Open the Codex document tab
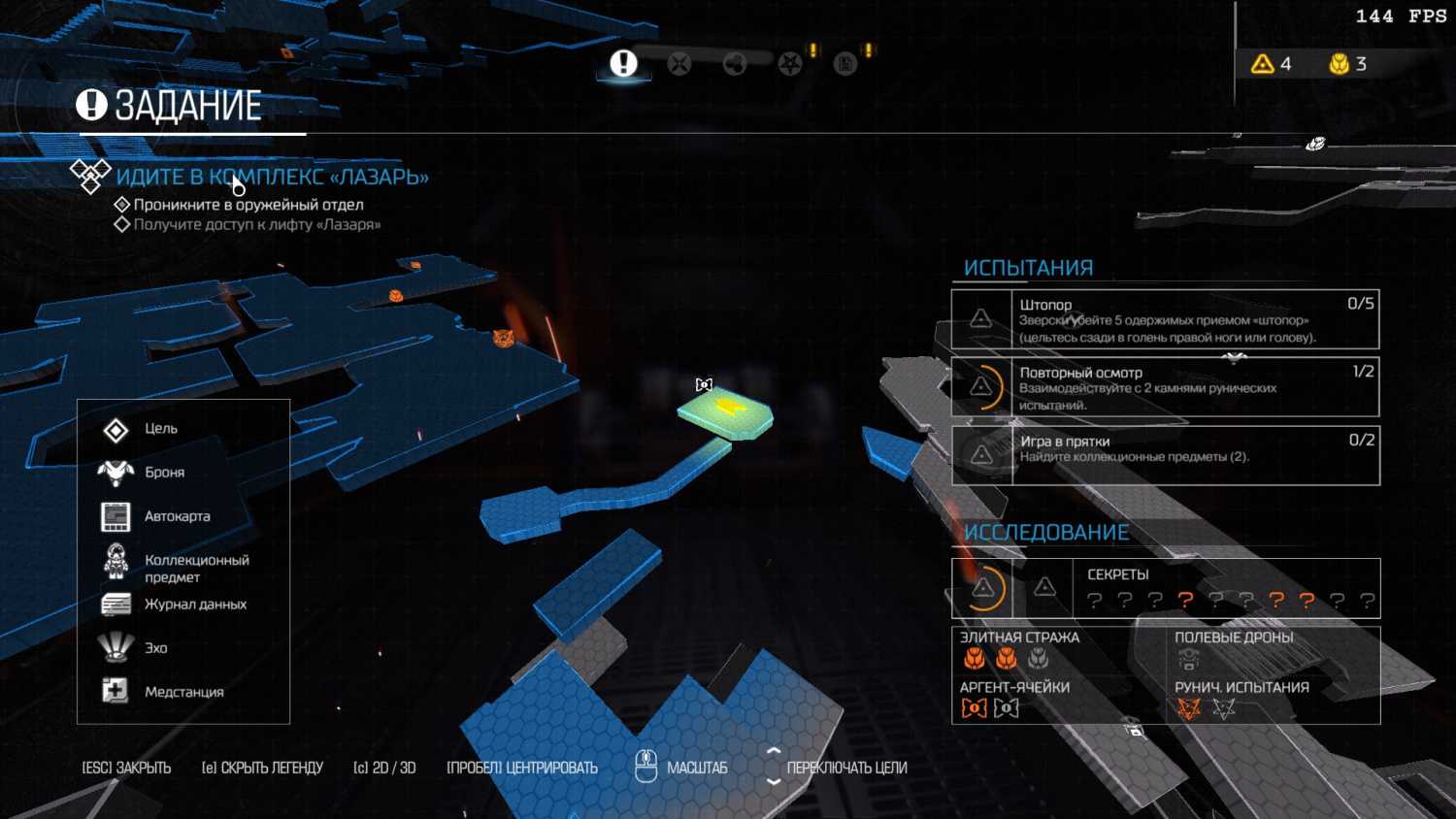 845,64
